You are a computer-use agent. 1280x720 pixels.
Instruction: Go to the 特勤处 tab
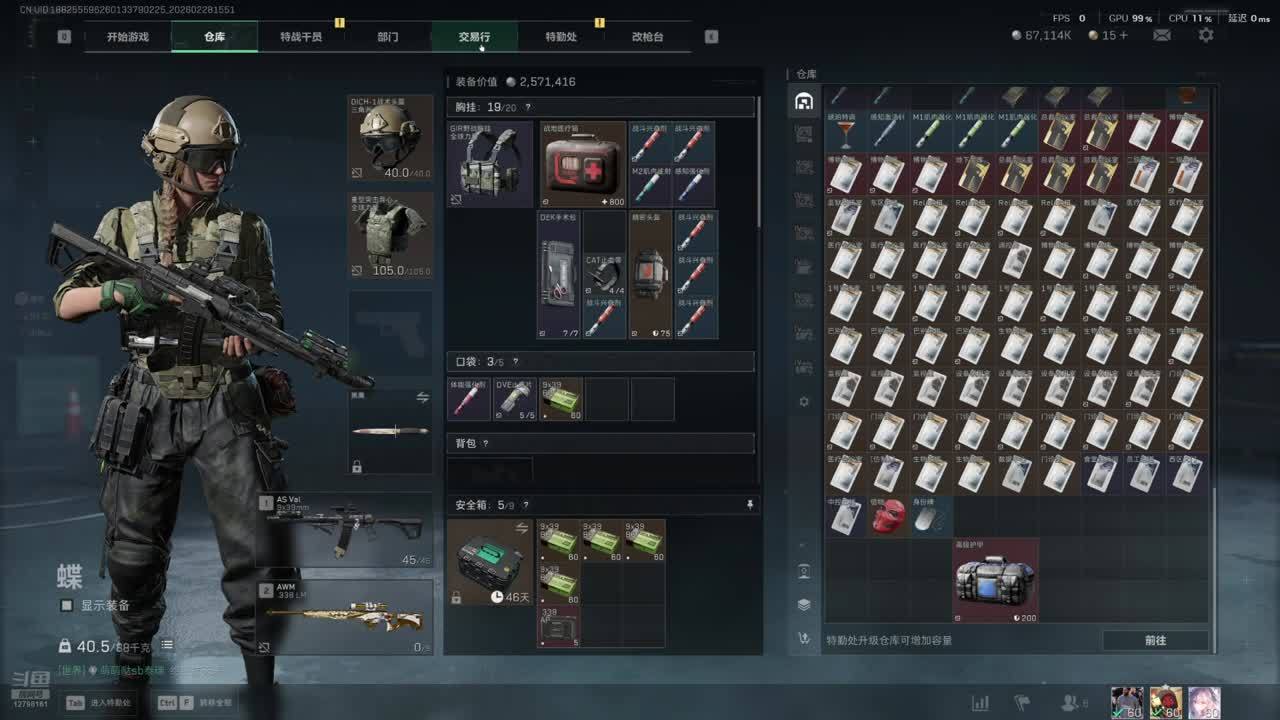[561, 37]
